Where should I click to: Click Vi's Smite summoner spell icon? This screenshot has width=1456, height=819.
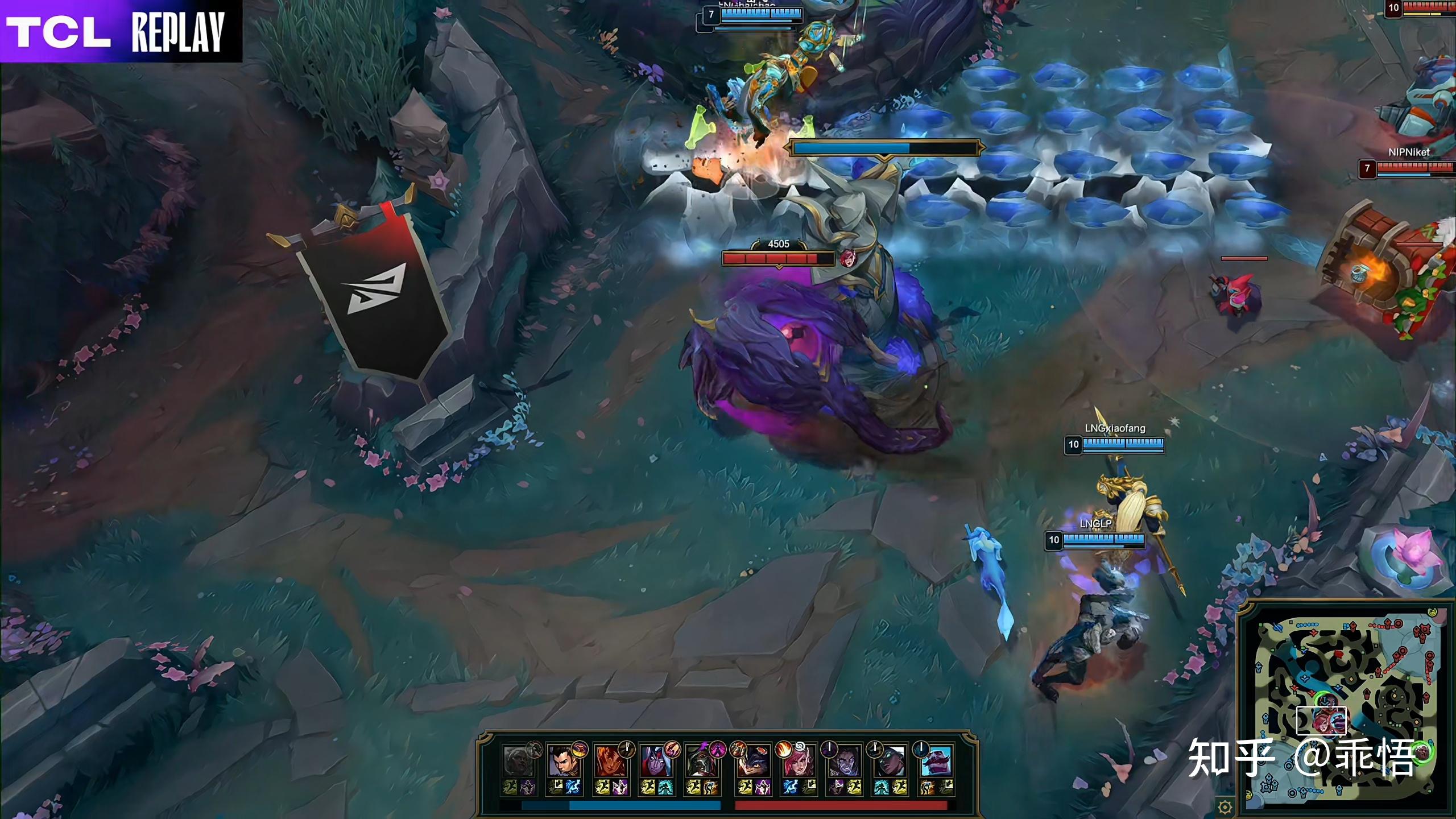tap(789, 787)
